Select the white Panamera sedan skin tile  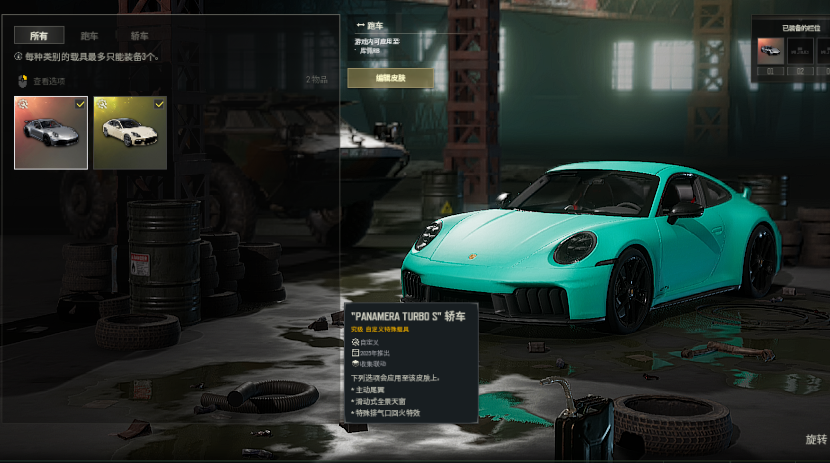tap(129, 133)
